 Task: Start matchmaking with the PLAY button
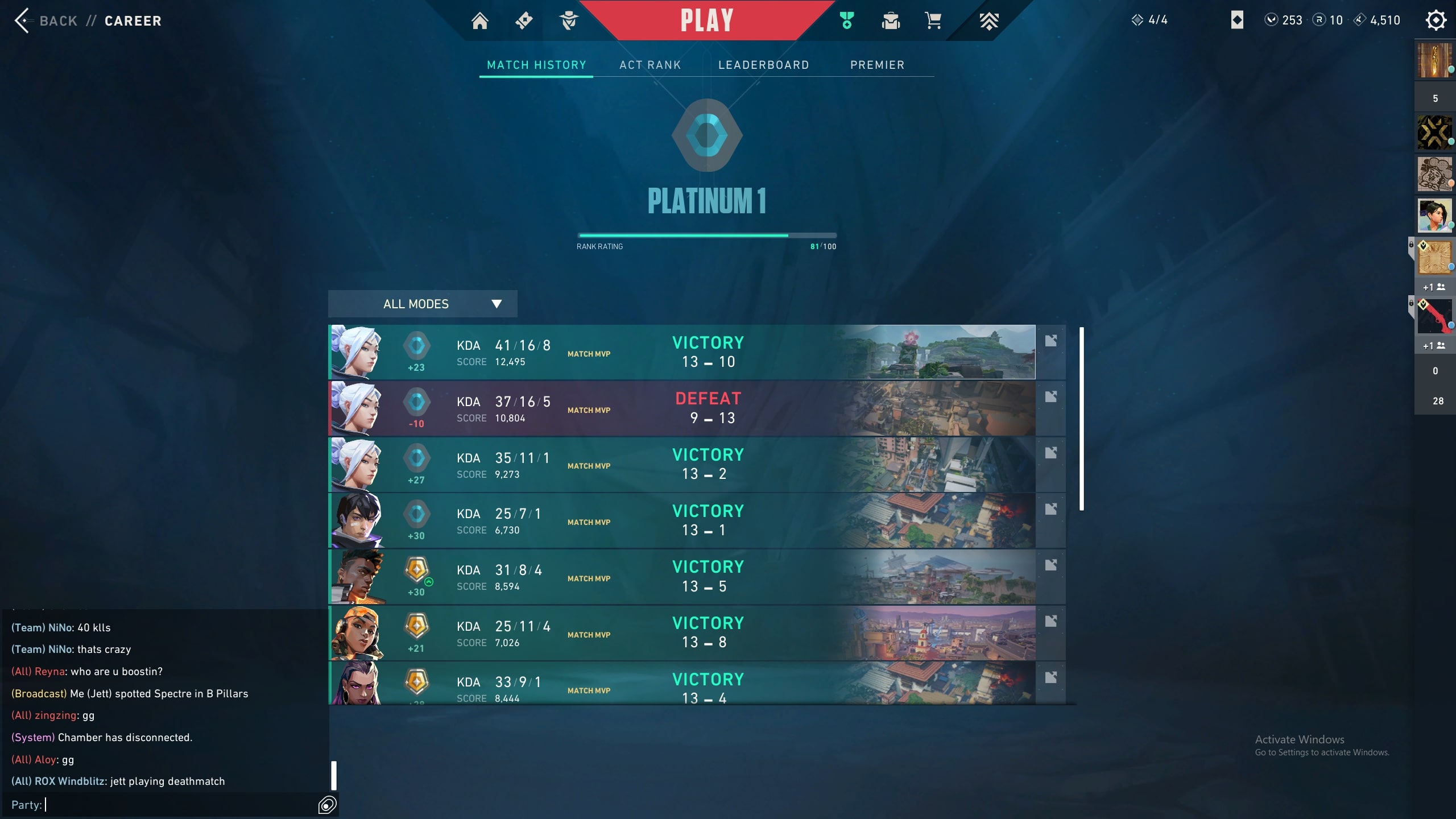pos(706,20)
